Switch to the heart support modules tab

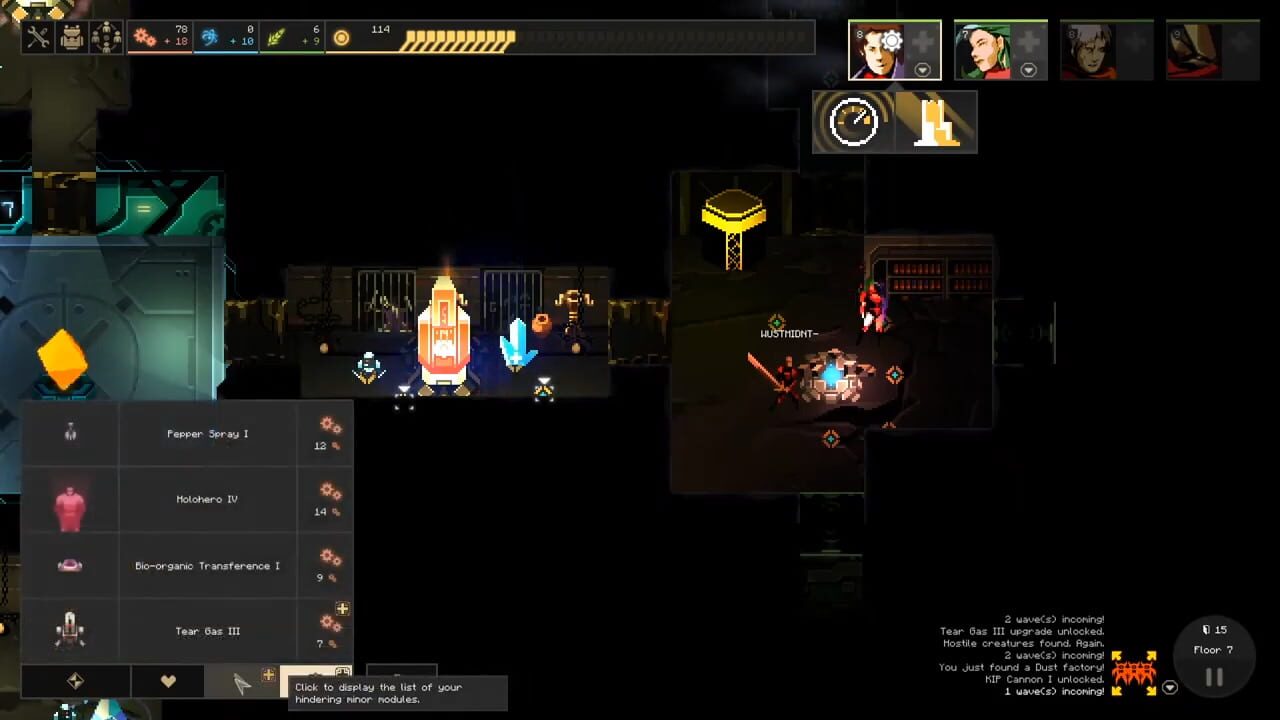tap(167, 680)
